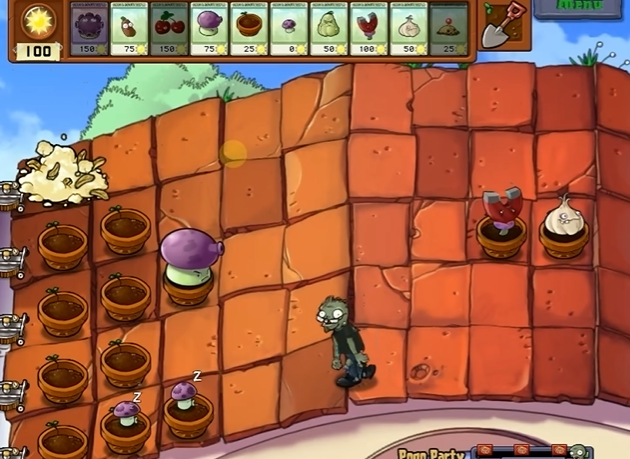Select the Gloom-shroom seed packet
The image size is (630, 459).
tap(90, 27)
